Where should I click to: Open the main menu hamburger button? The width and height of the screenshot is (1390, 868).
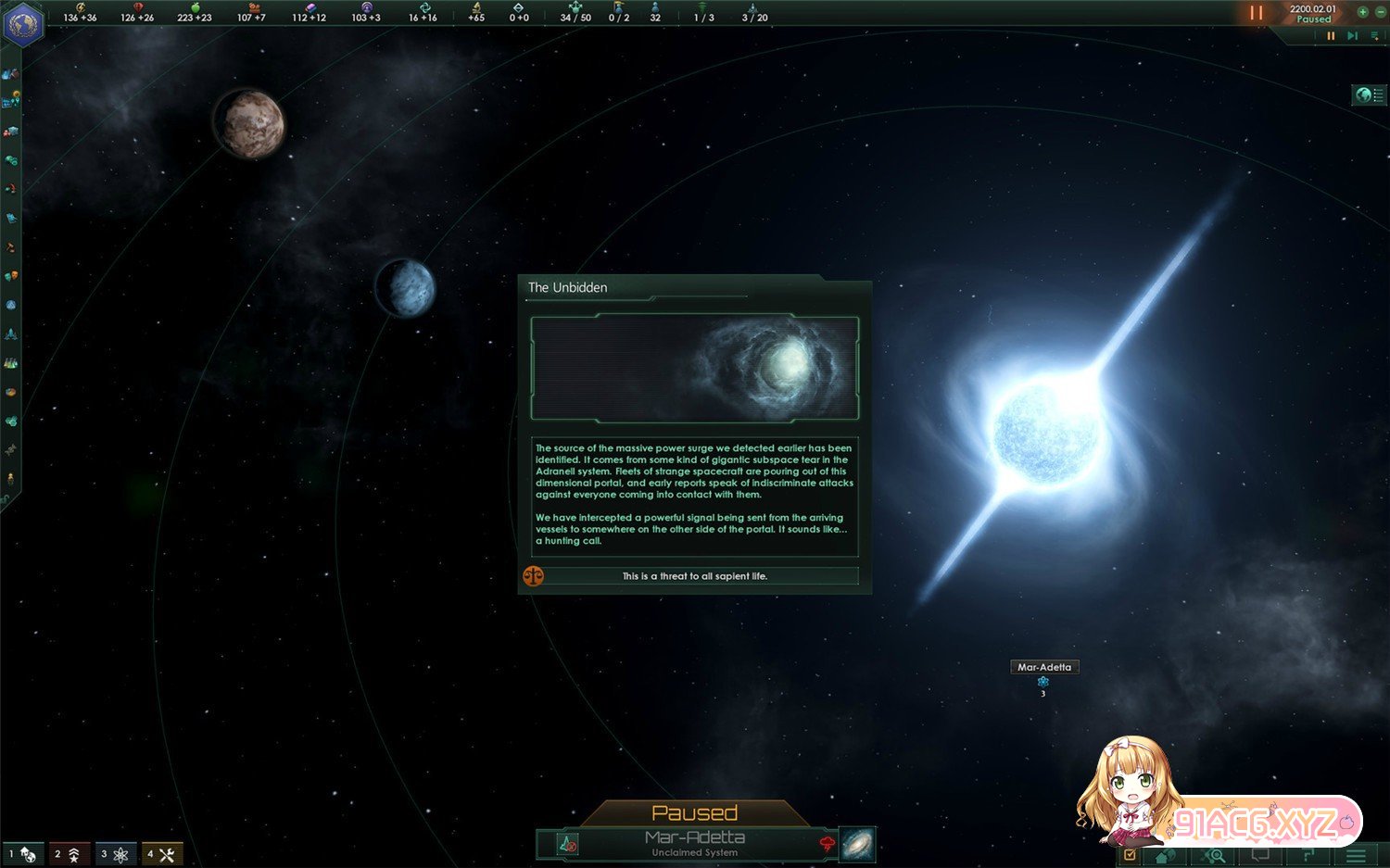pos(1356,856)
